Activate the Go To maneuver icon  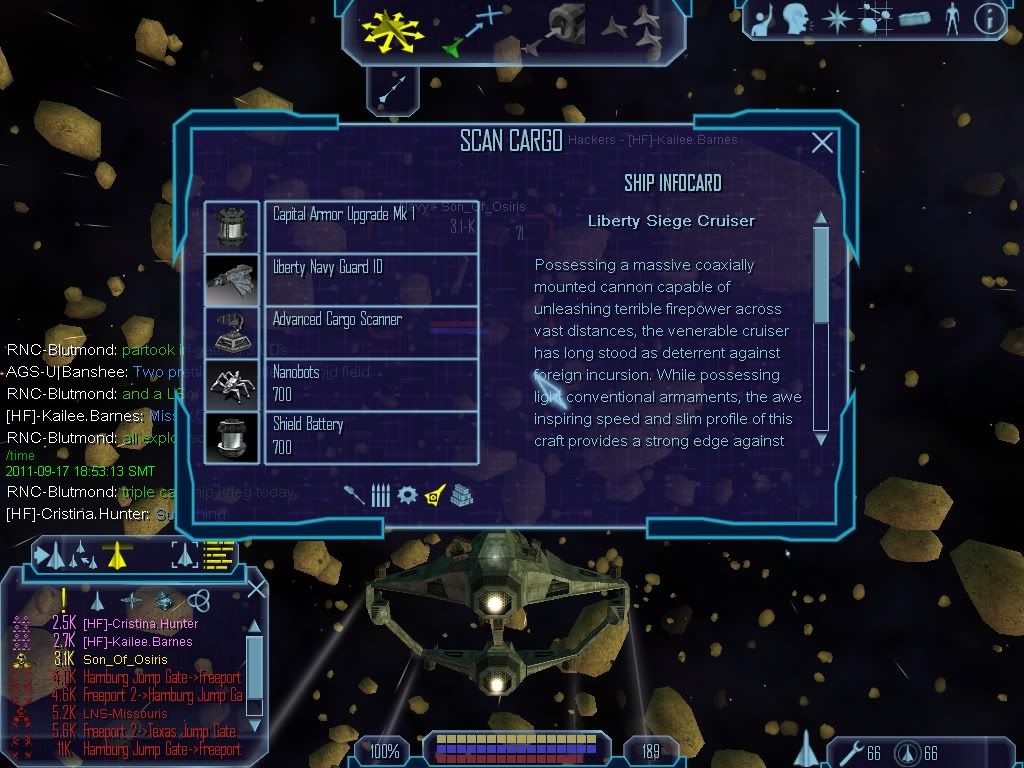tap(471, 30)
